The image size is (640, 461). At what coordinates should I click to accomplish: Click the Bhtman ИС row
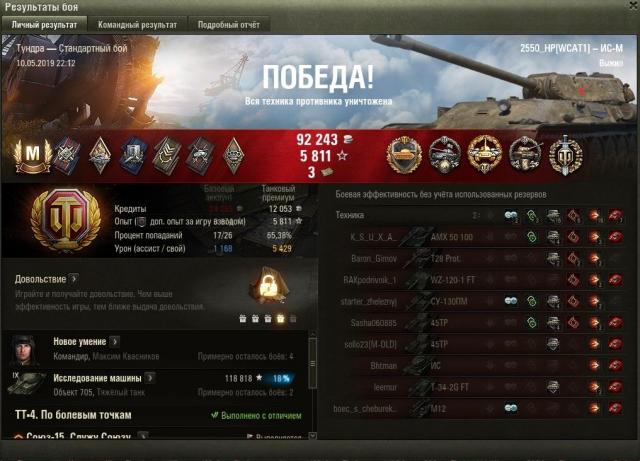point(480,366)
